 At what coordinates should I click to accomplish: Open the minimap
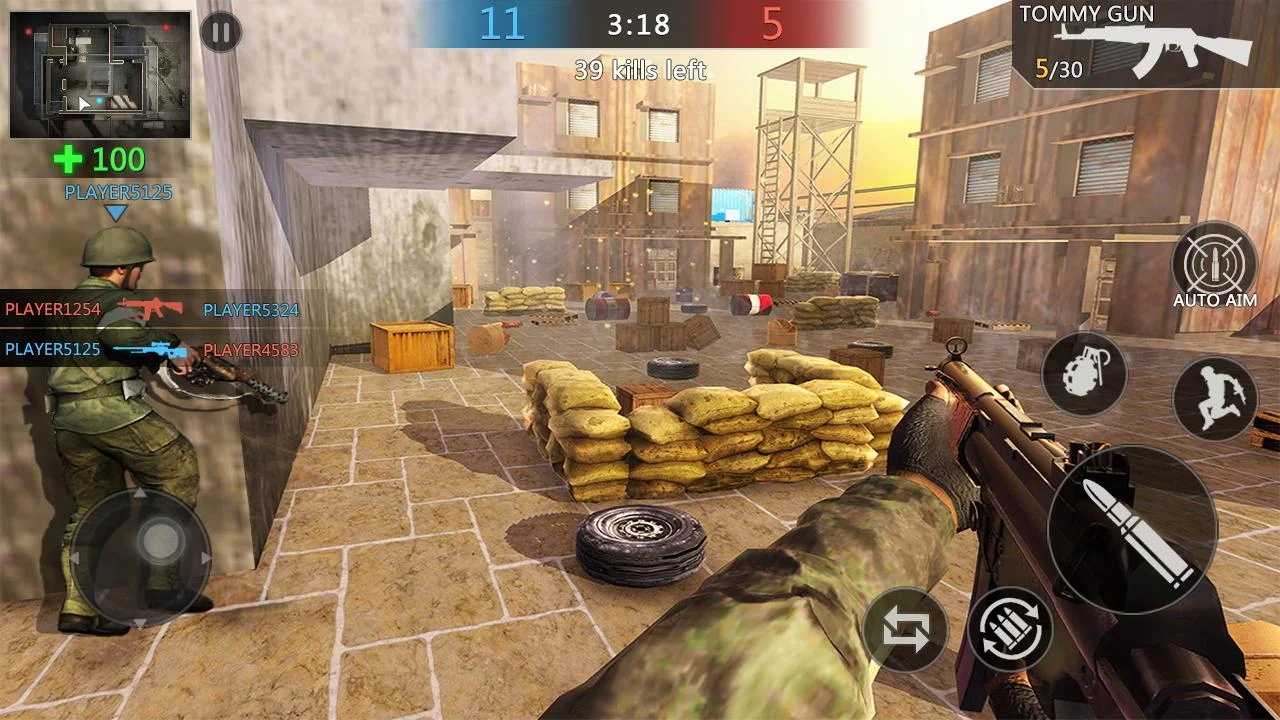(100, 75)
